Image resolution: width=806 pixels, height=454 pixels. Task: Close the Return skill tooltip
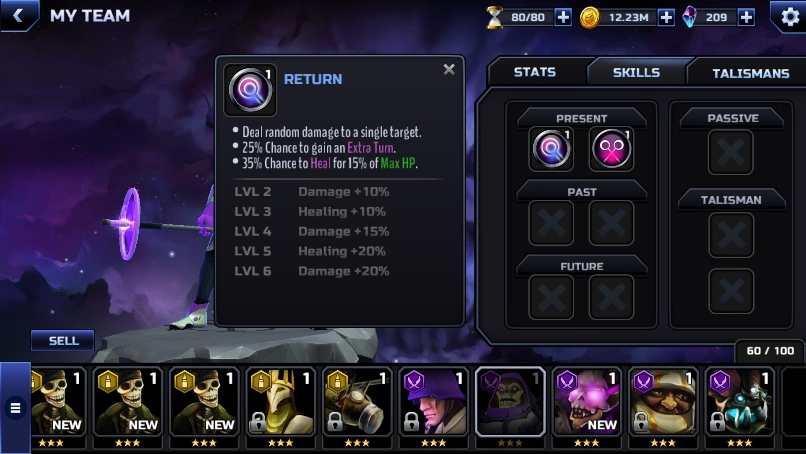(x=449, y=70)
